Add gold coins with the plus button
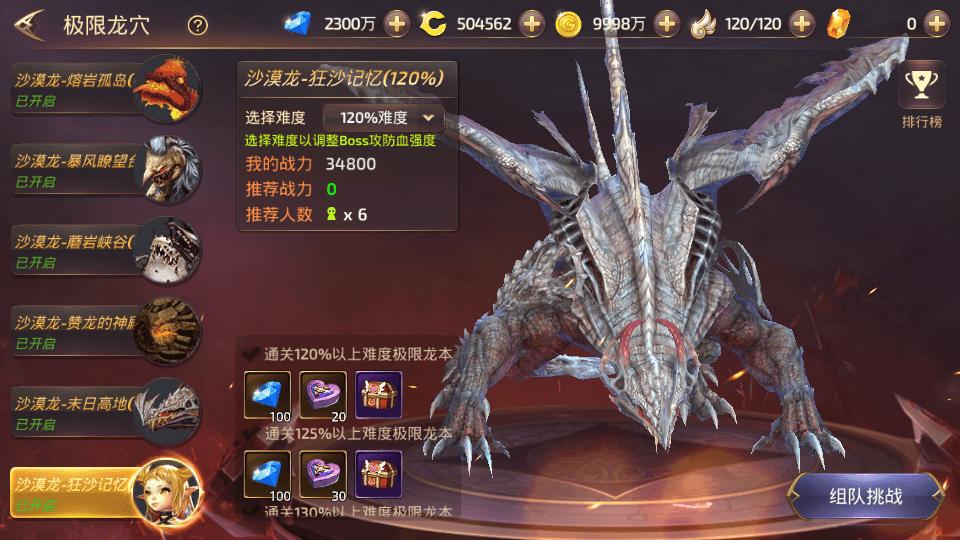Image resolution: width=960 pixels, height=540 pixels. point(667,24)
